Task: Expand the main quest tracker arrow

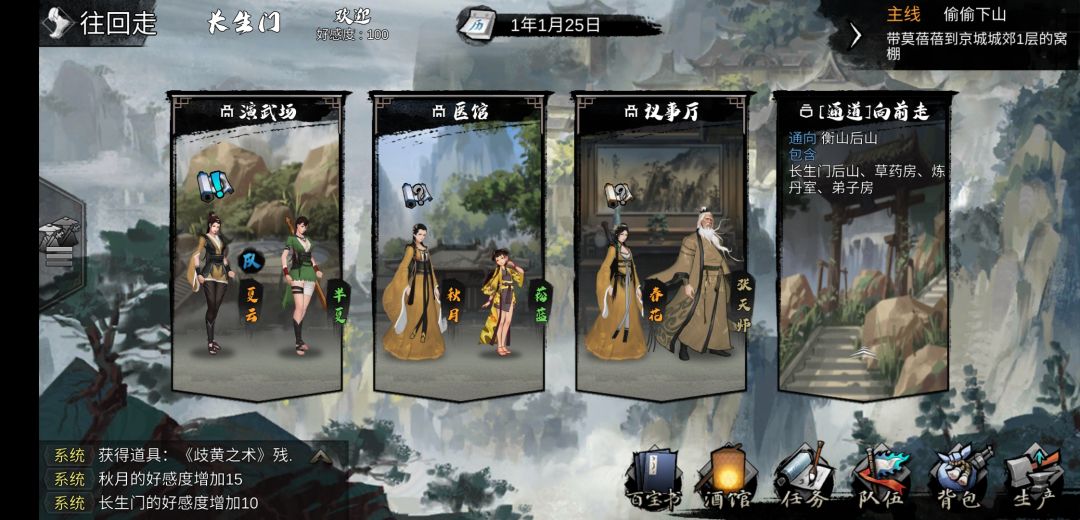Action: 855,35
